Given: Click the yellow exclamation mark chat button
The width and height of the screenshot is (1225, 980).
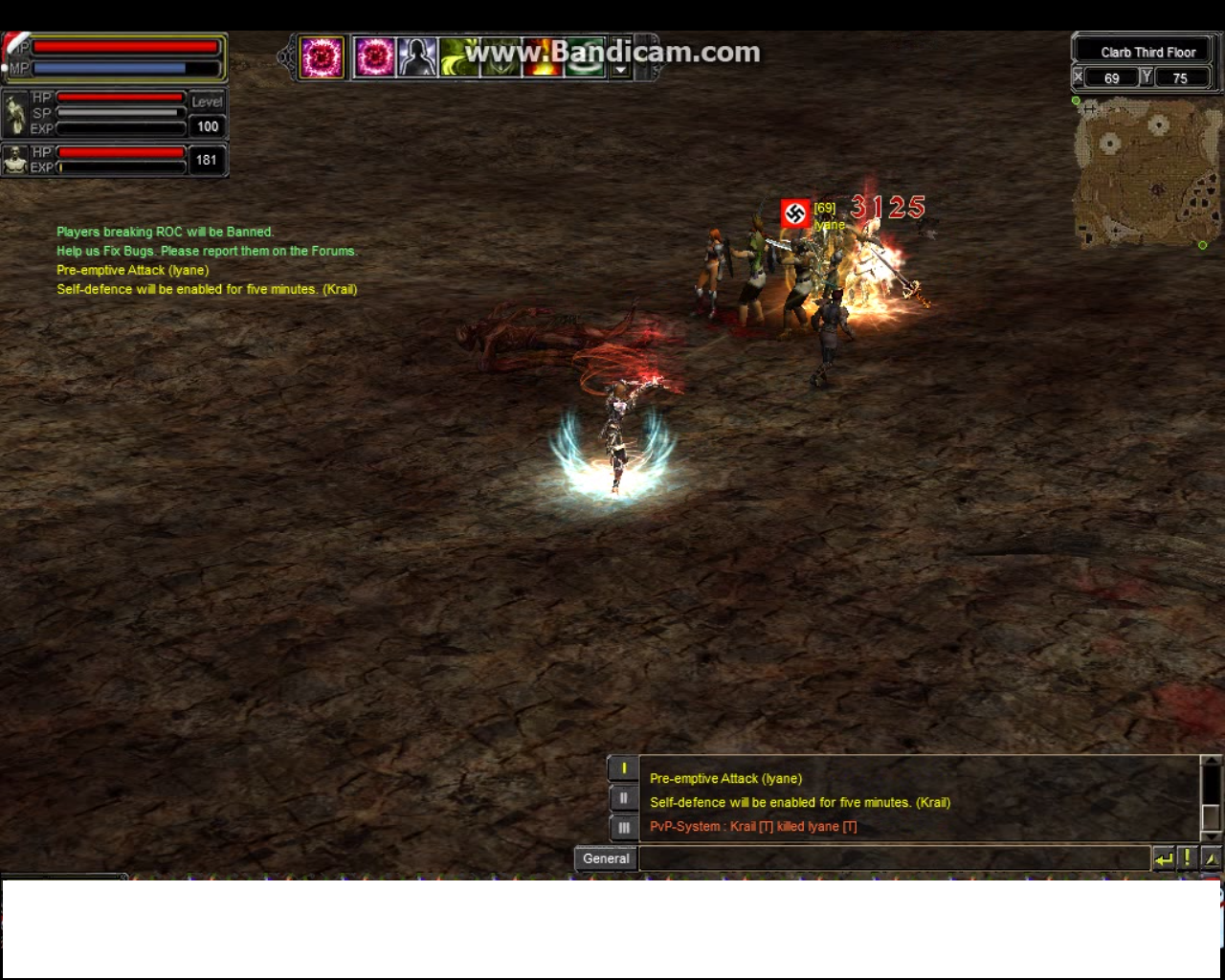Looking at the screenshot, I should click(x=1187, y=858).
